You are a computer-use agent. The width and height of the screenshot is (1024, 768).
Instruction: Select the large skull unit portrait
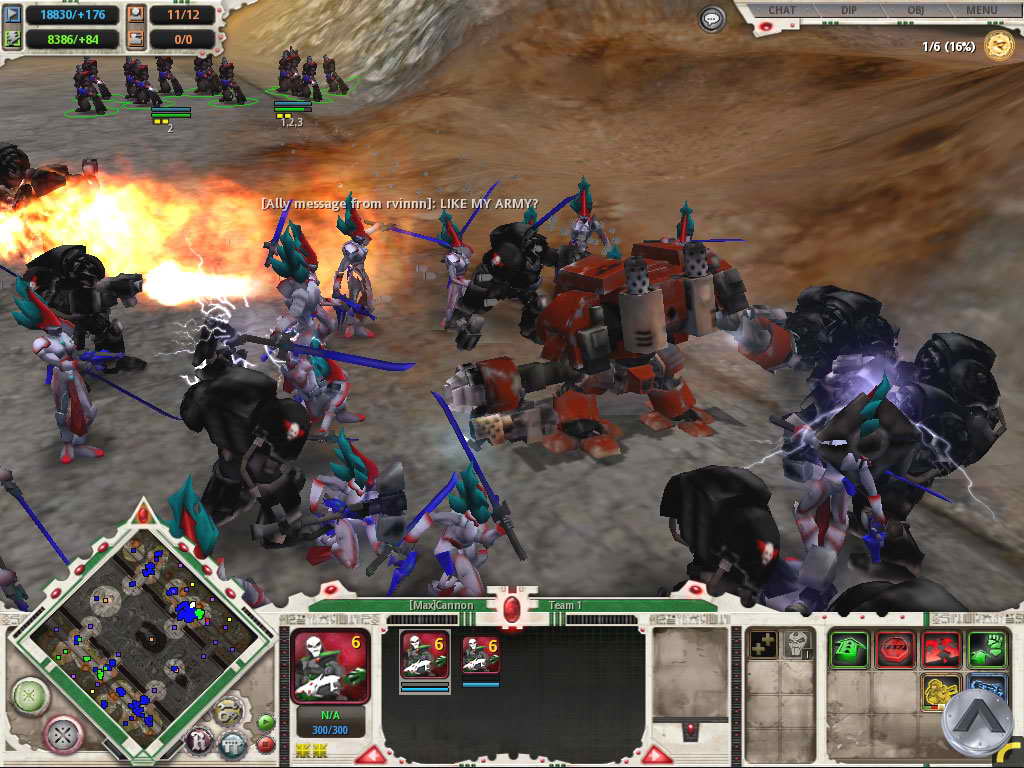[330, 664]
